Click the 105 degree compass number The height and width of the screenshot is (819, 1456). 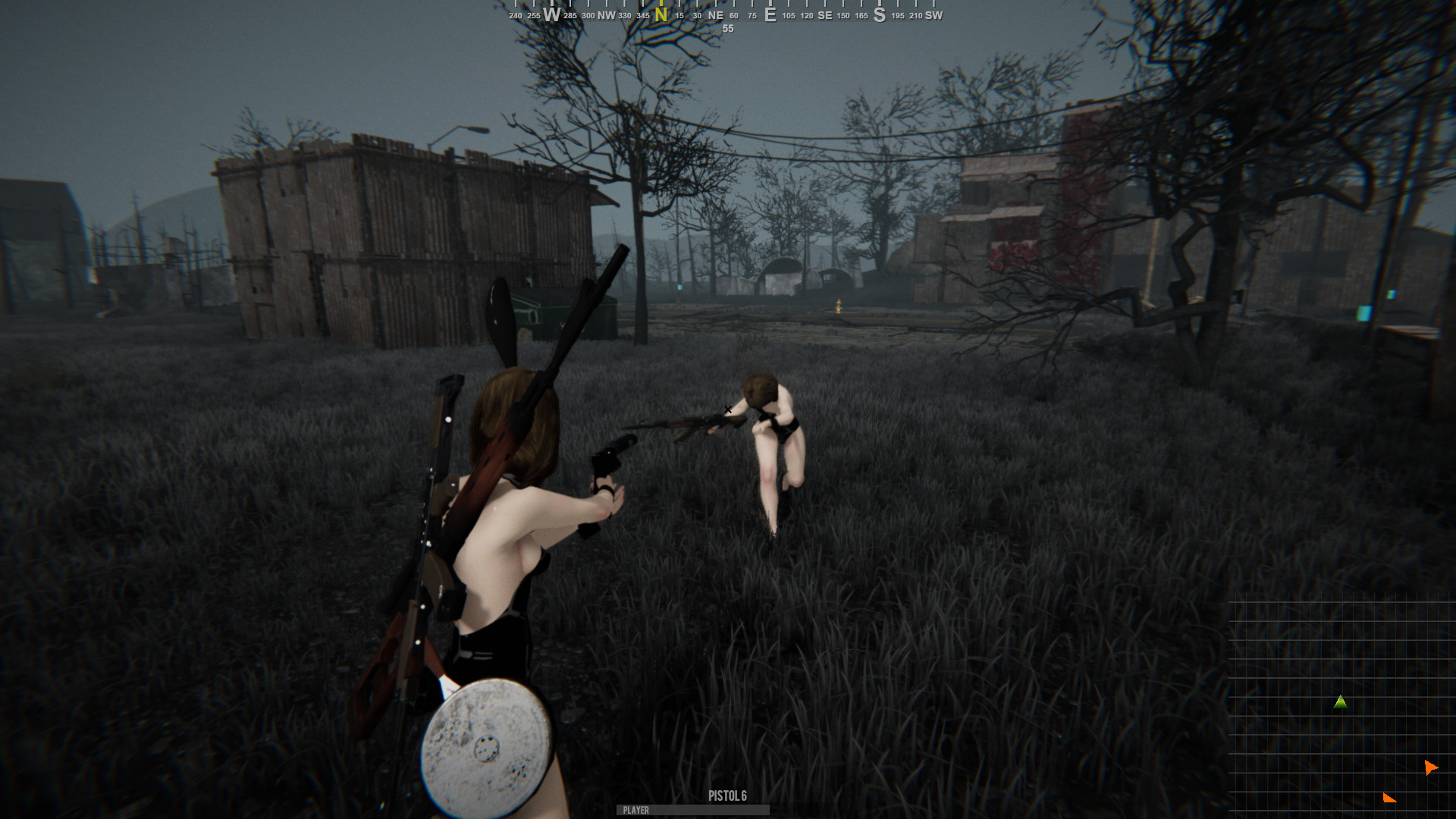(x=787, y=14)
